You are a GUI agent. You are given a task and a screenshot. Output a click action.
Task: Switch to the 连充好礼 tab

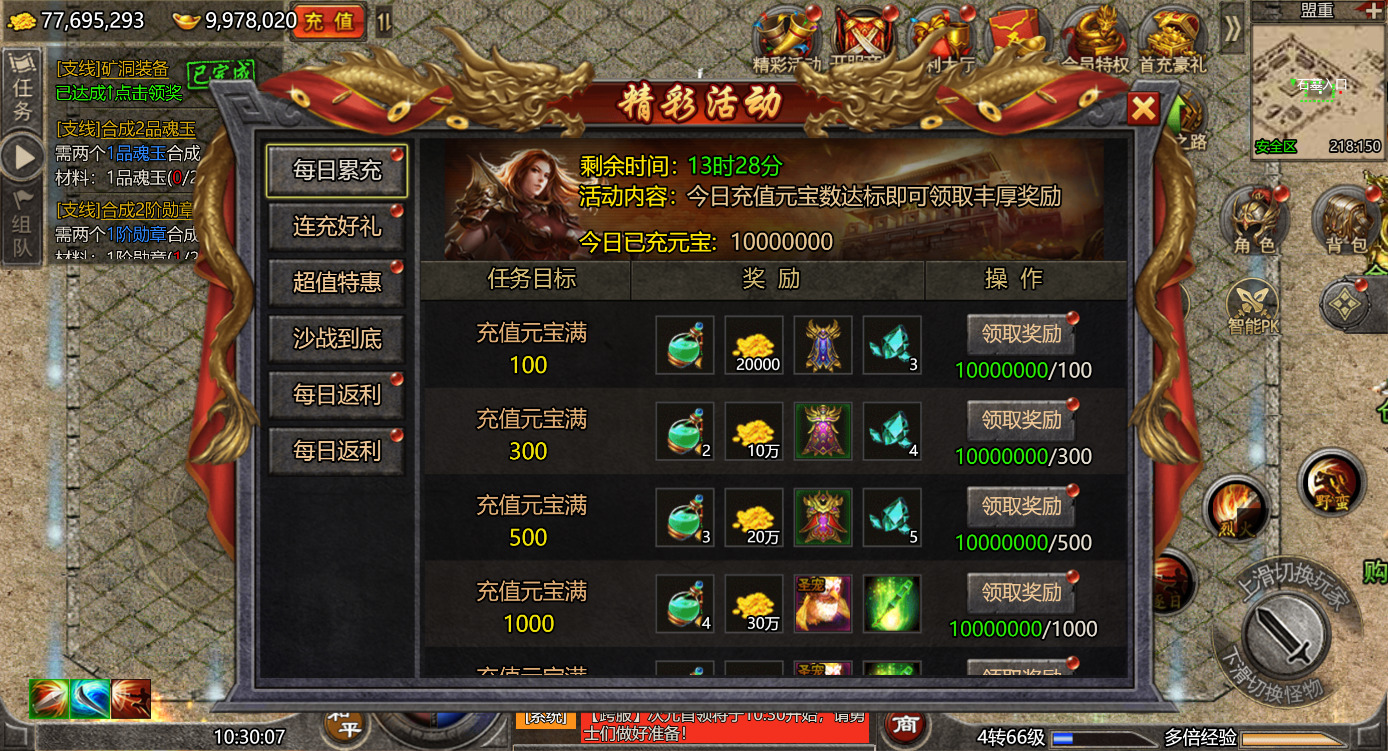(336, 227)
